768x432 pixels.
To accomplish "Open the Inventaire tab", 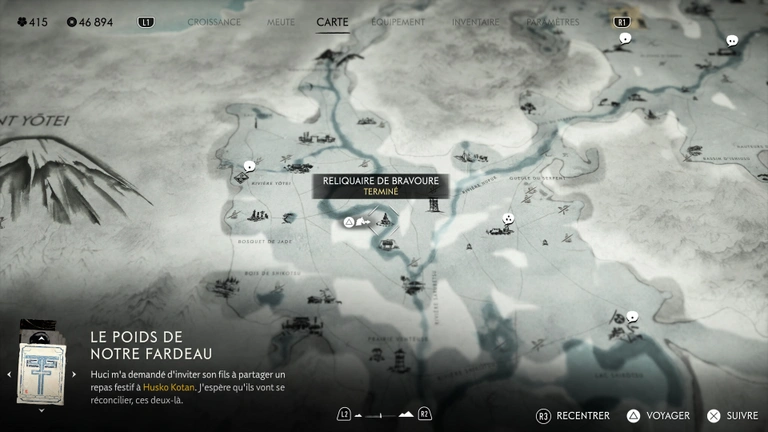I will pyautogui.click(x=475, y=21).
